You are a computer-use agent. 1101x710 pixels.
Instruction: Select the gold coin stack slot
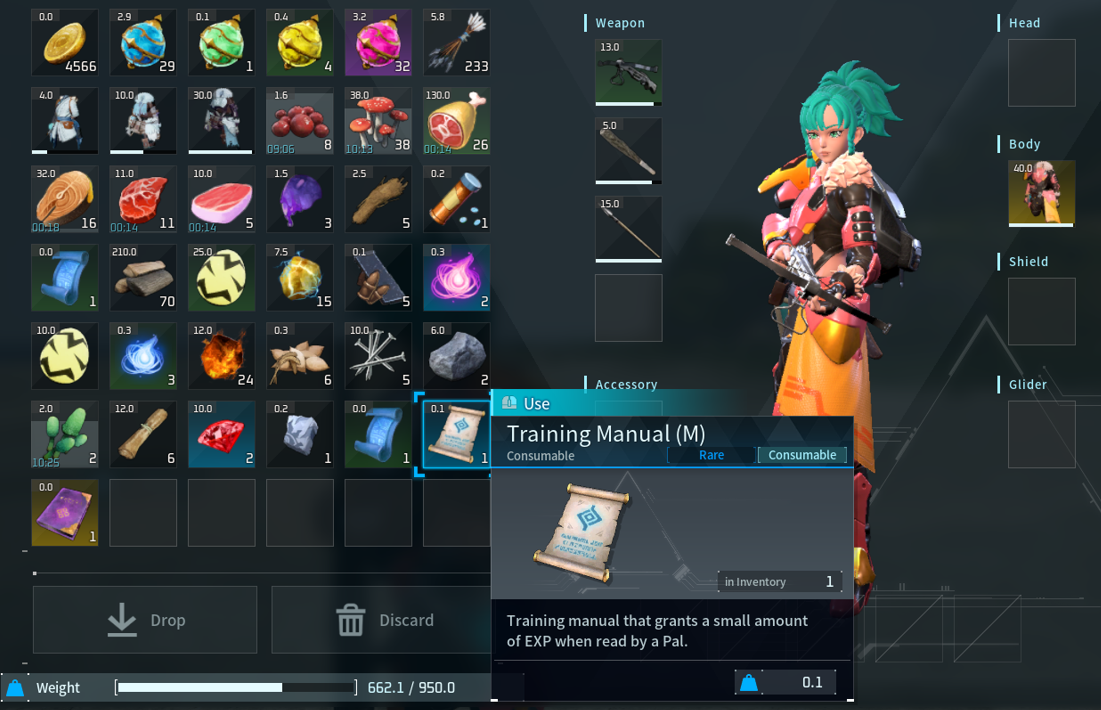point(65,42)
